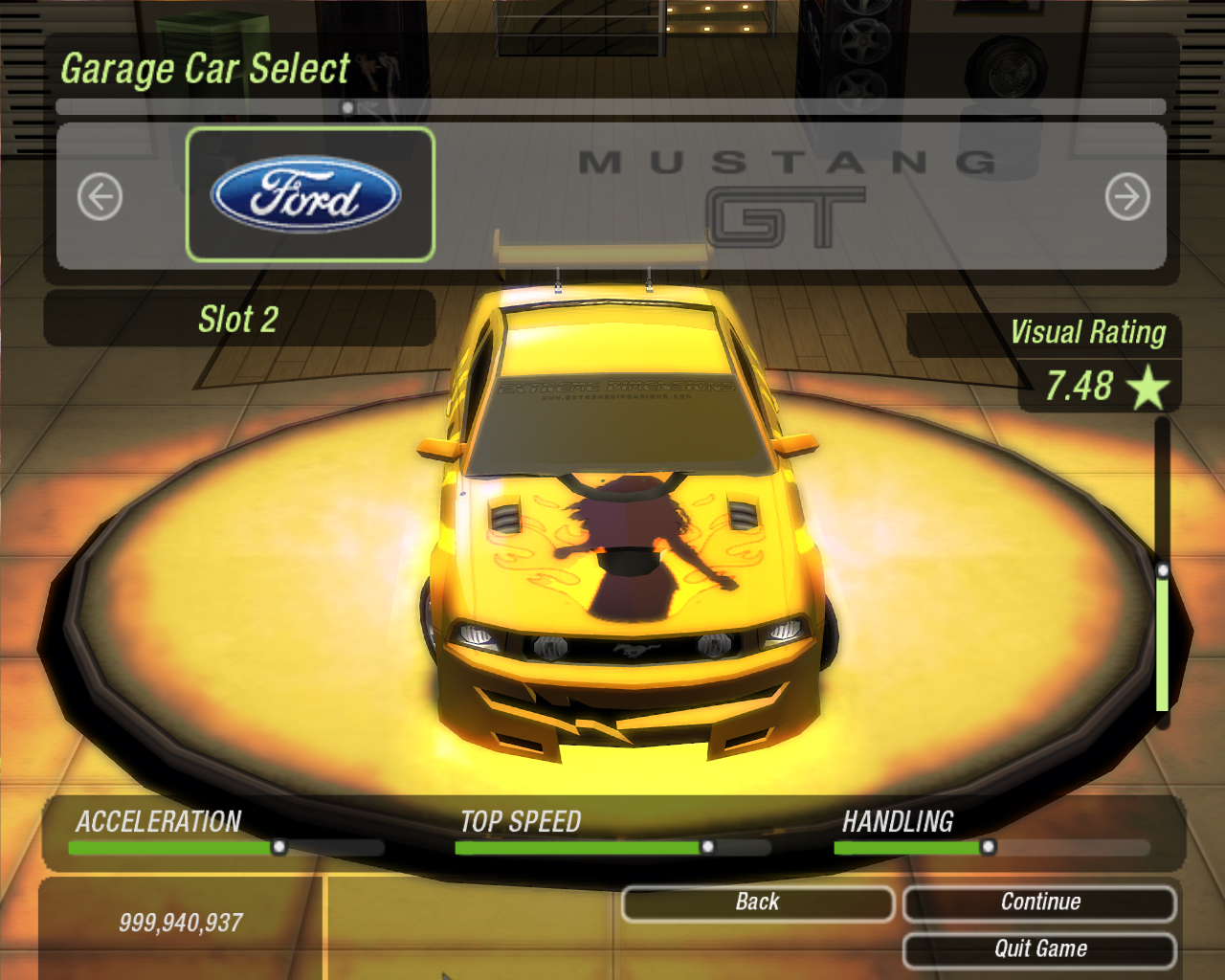1225x980 pixels.
Task: Go to the previous car with left arrow
Action: tap(100, 197)
